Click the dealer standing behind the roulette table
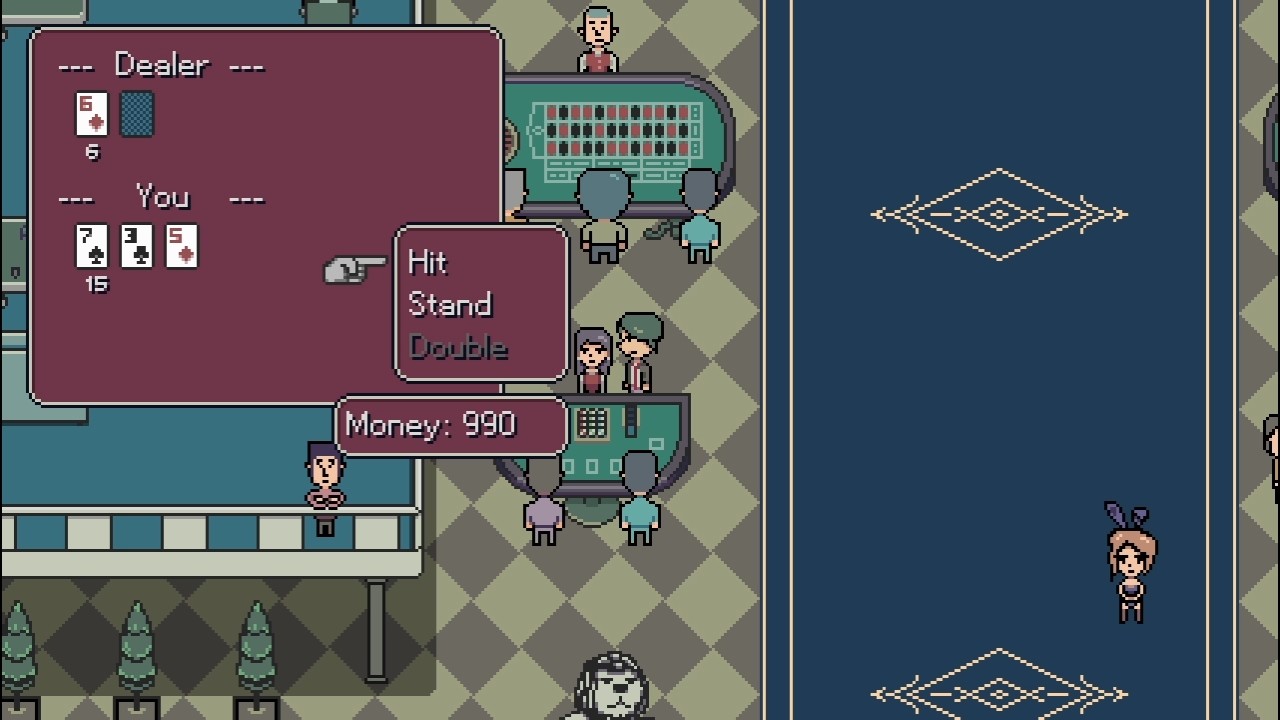Image resolution: width=1280 pixels, height=720 pixels. click(597, 35)
